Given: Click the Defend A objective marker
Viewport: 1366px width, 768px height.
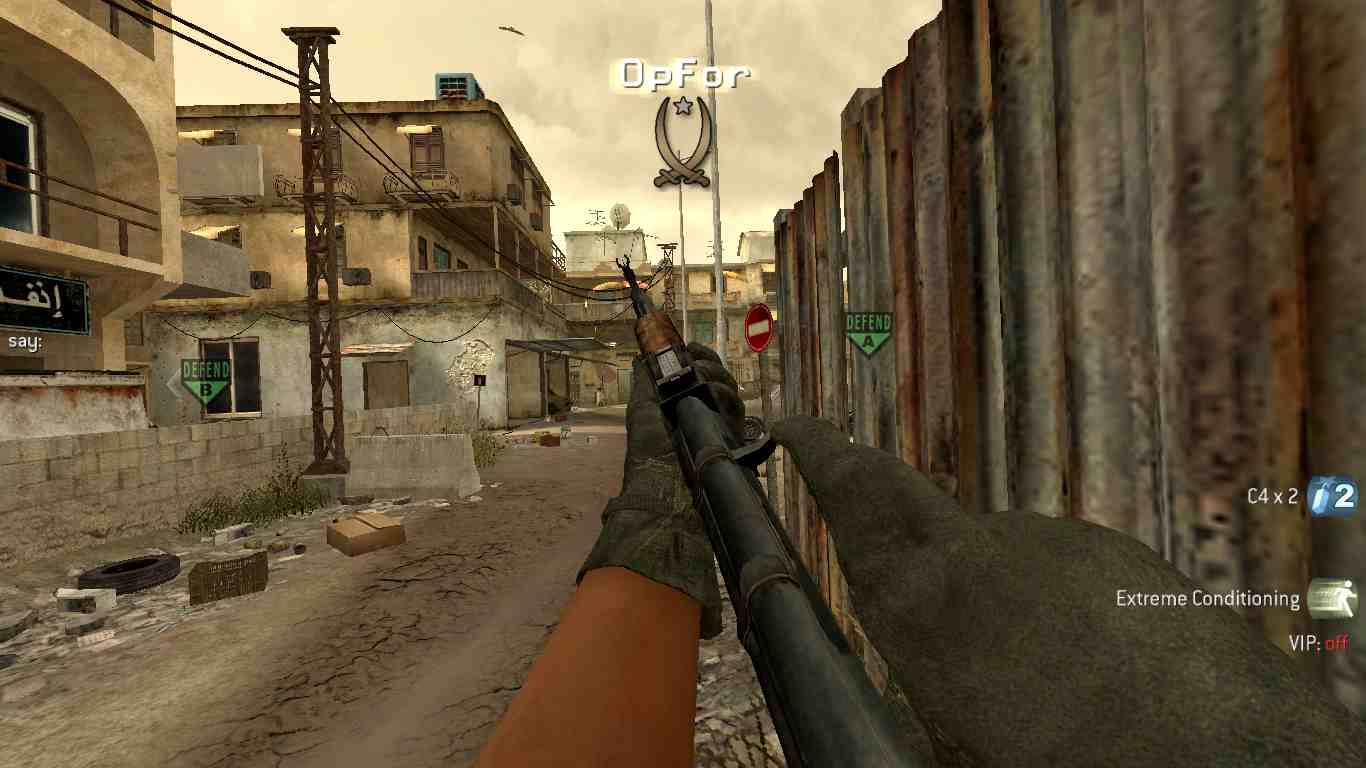Looking at the screenshot, I should pyautogui.click(x=868, y=333).
